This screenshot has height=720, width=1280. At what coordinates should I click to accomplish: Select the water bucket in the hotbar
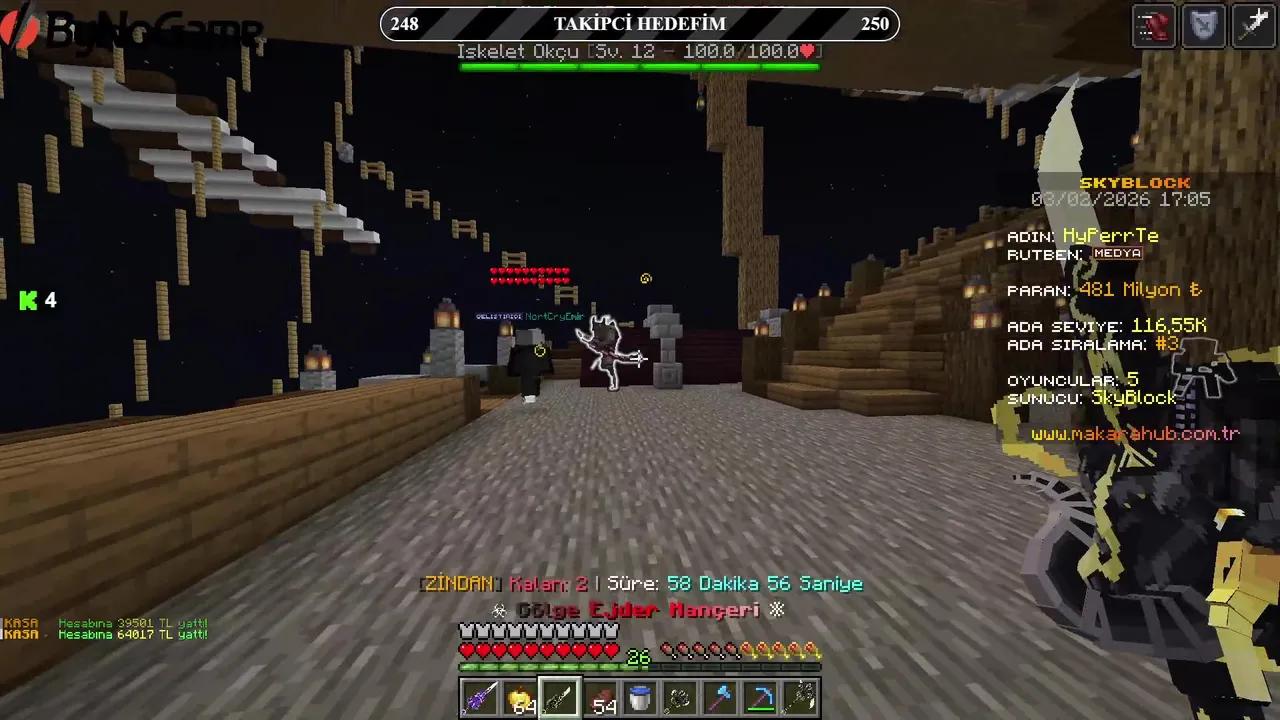pyautogui.click(x=639, y=698)
